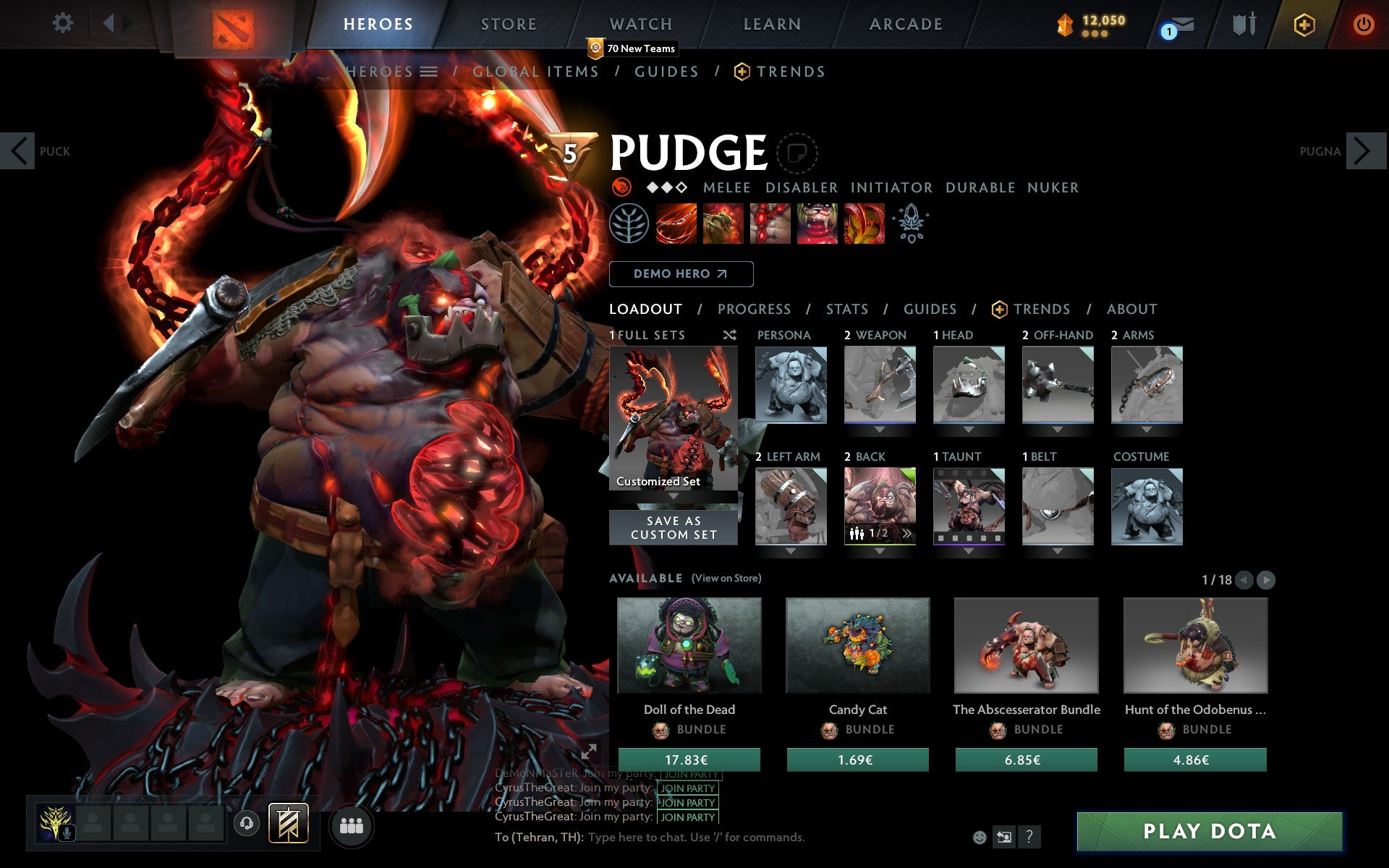Click the smiley emoticon icon beside chat
The height and width of the screenshot is (868, 1389).
point(980,837)
